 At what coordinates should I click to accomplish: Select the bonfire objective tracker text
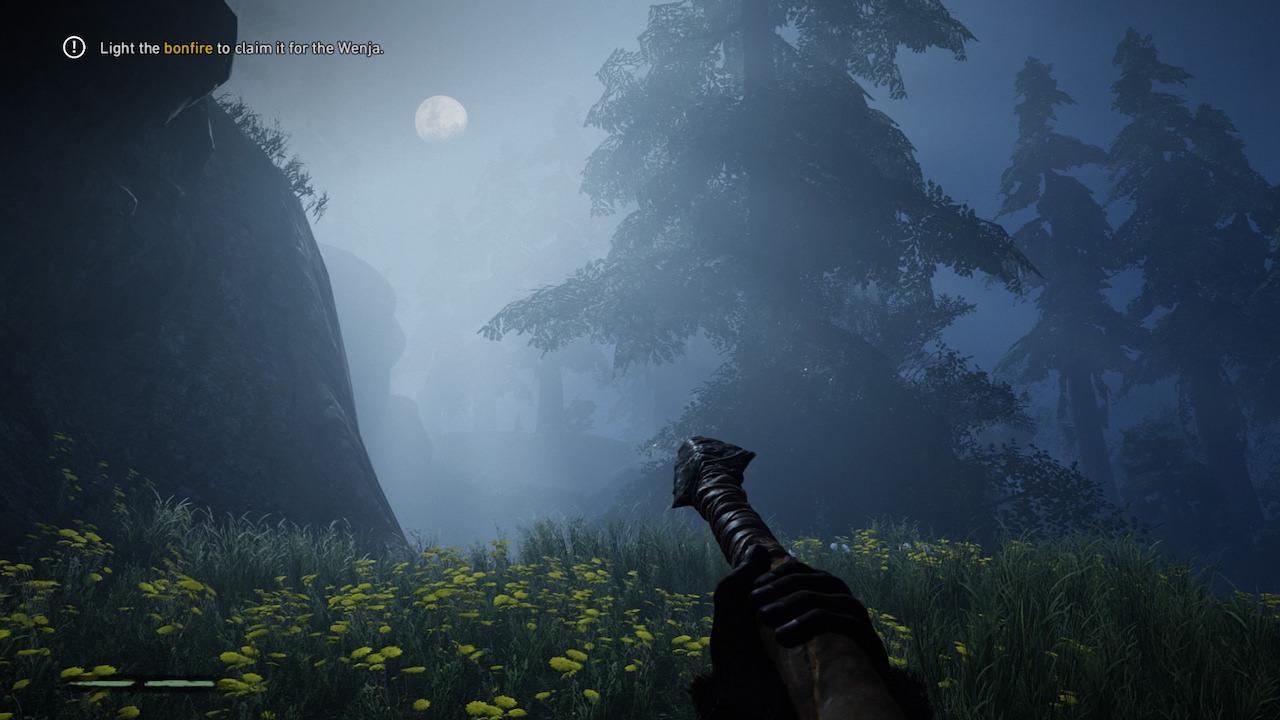click(241, 48)
